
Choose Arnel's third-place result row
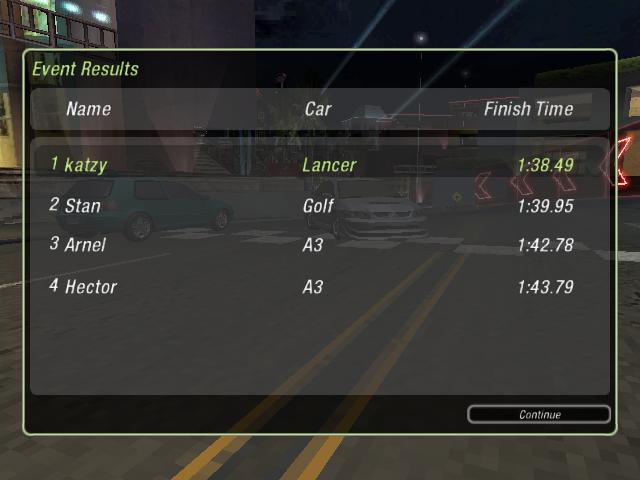320,244
